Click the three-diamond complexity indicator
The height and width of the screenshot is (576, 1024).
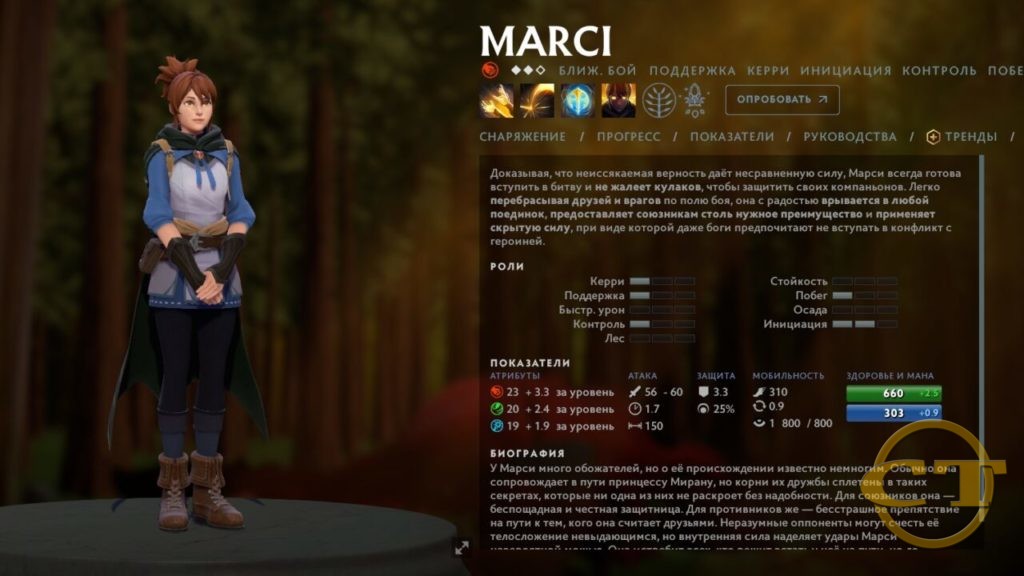click(x=528, y=71)
